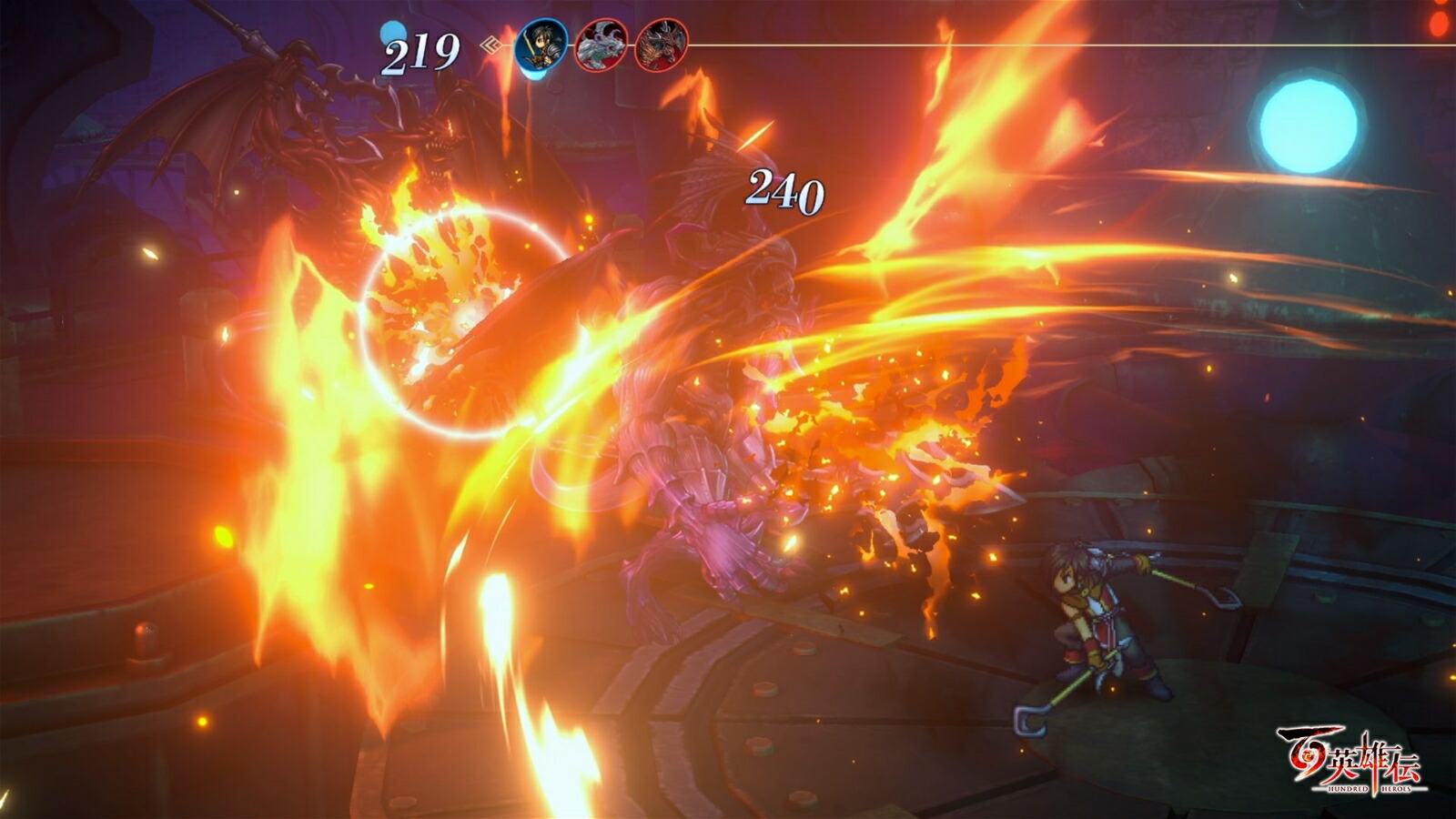The width and height of the screenshot is (1456, 819).
Task: Click the small blue drop under the hero portrait
Action: pyautogui.click(x=534, y=73)
